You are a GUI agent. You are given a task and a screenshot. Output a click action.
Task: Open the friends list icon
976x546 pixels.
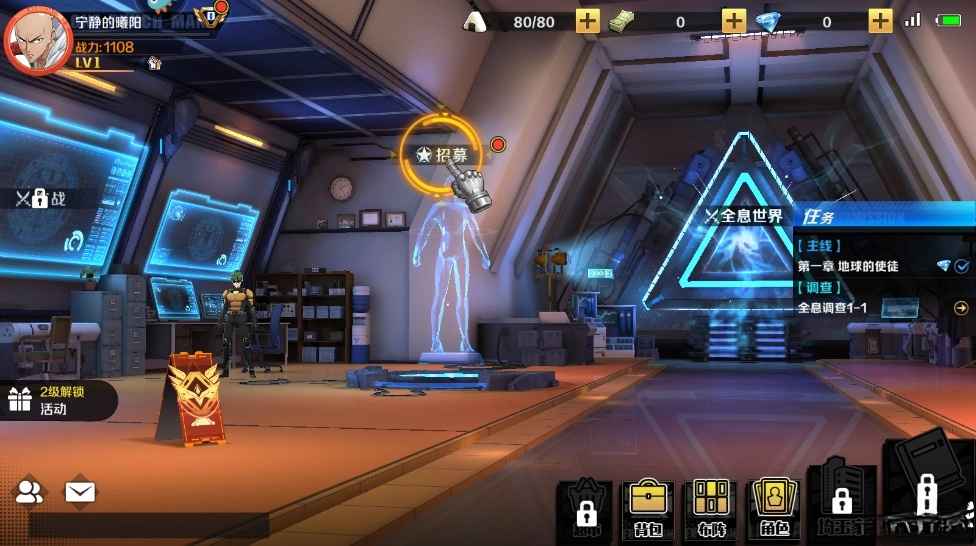click(30, 491)
